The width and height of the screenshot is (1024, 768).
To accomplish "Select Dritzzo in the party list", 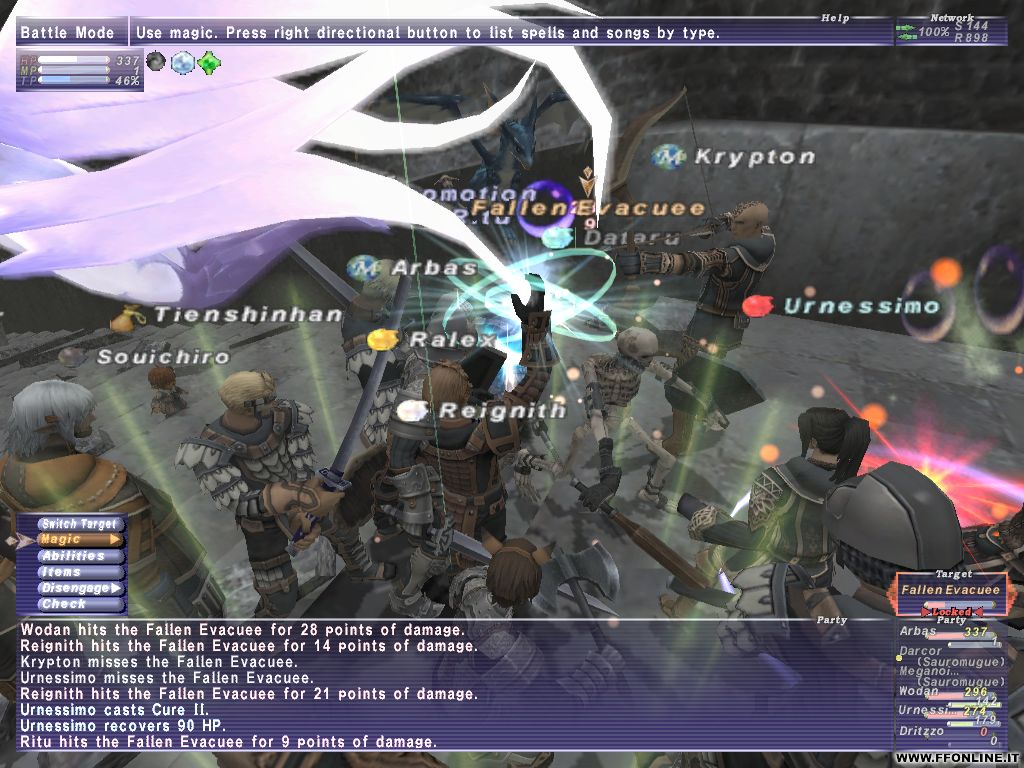I will 944,732.
